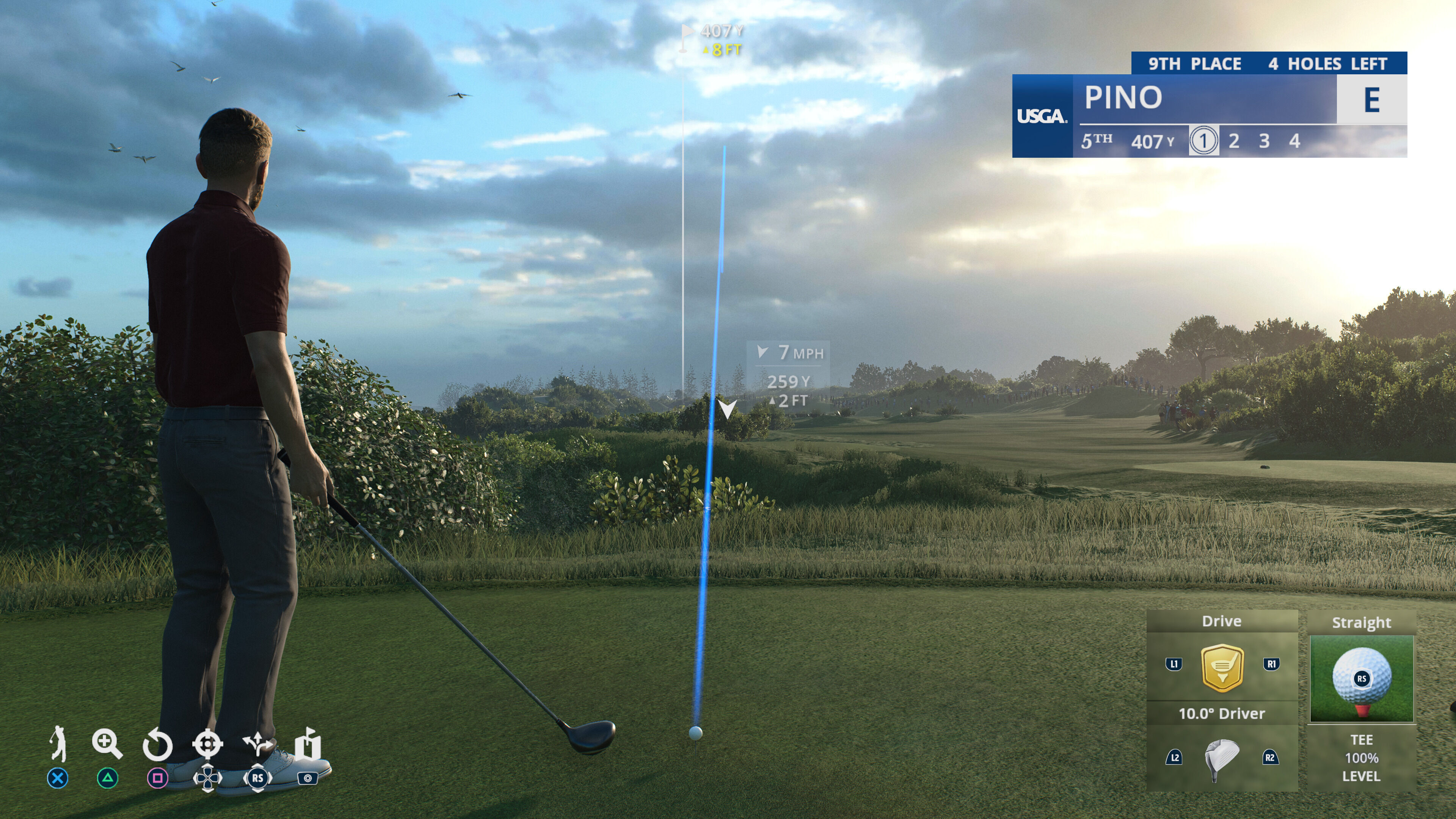Click the golf ball strike point panel
This screenshot has height=819, width=1456.
[1361, 678]
